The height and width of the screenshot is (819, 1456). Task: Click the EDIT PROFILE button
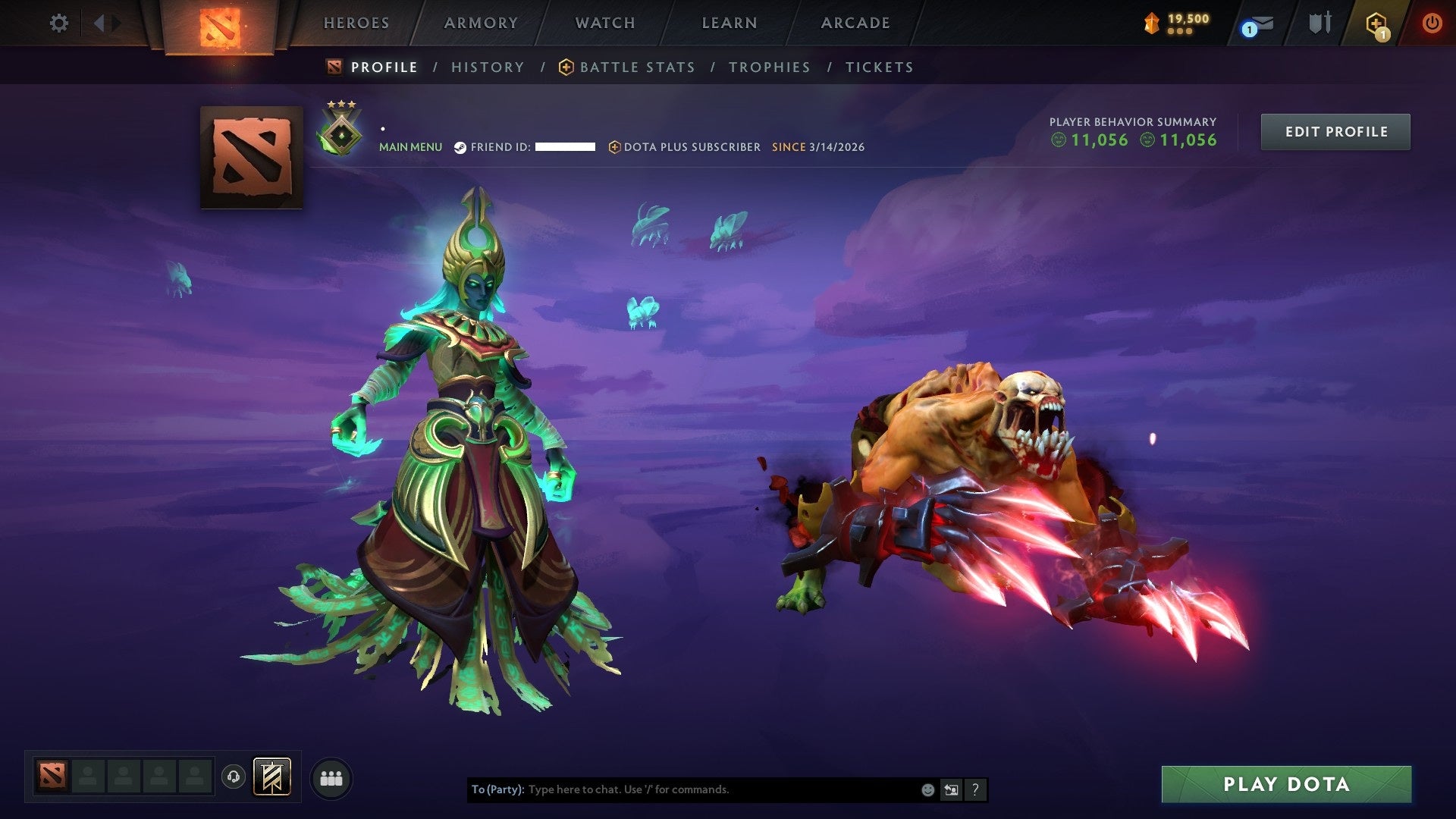pos(1335,130)
